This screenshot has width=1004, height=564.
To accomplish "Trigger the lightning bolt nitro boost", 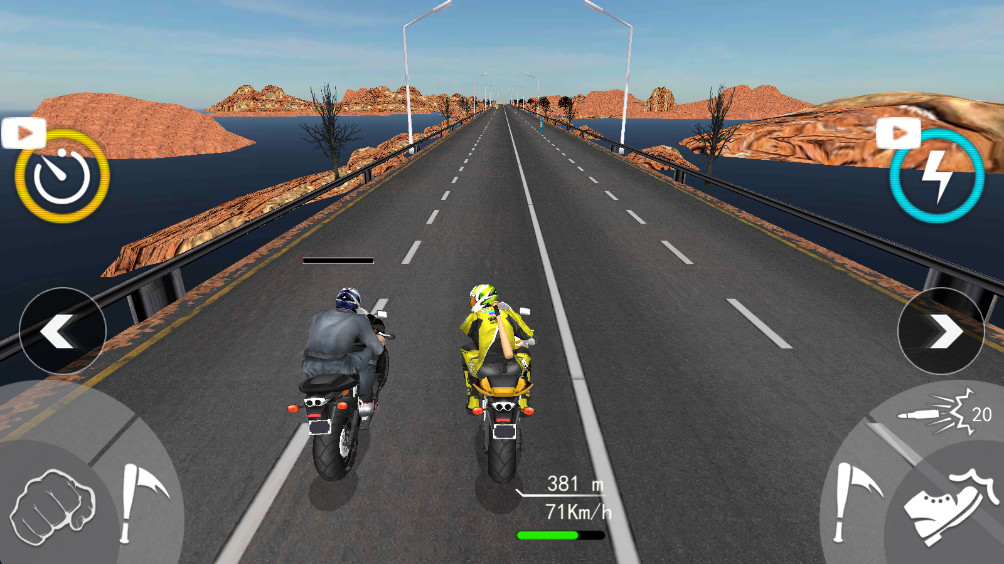I will click(x=937, y=176).
